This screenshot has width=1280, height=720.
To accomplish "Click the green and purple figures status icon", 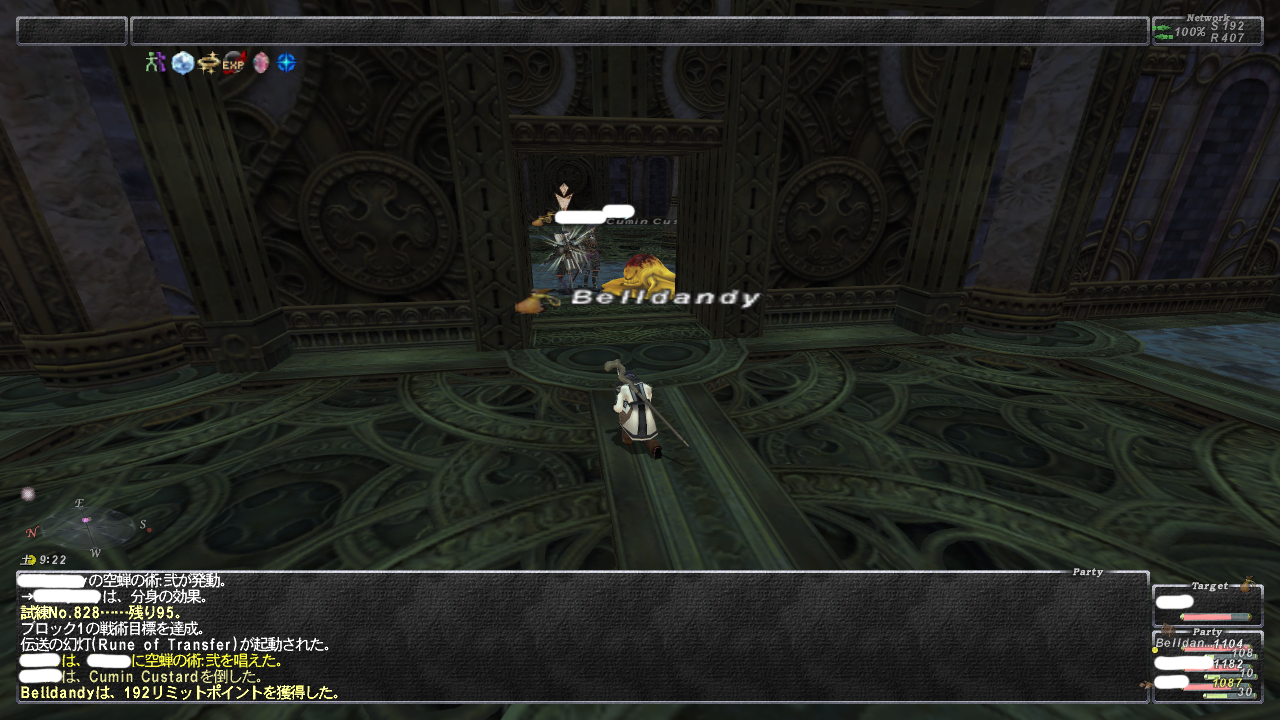I will [x=154, y=63].
